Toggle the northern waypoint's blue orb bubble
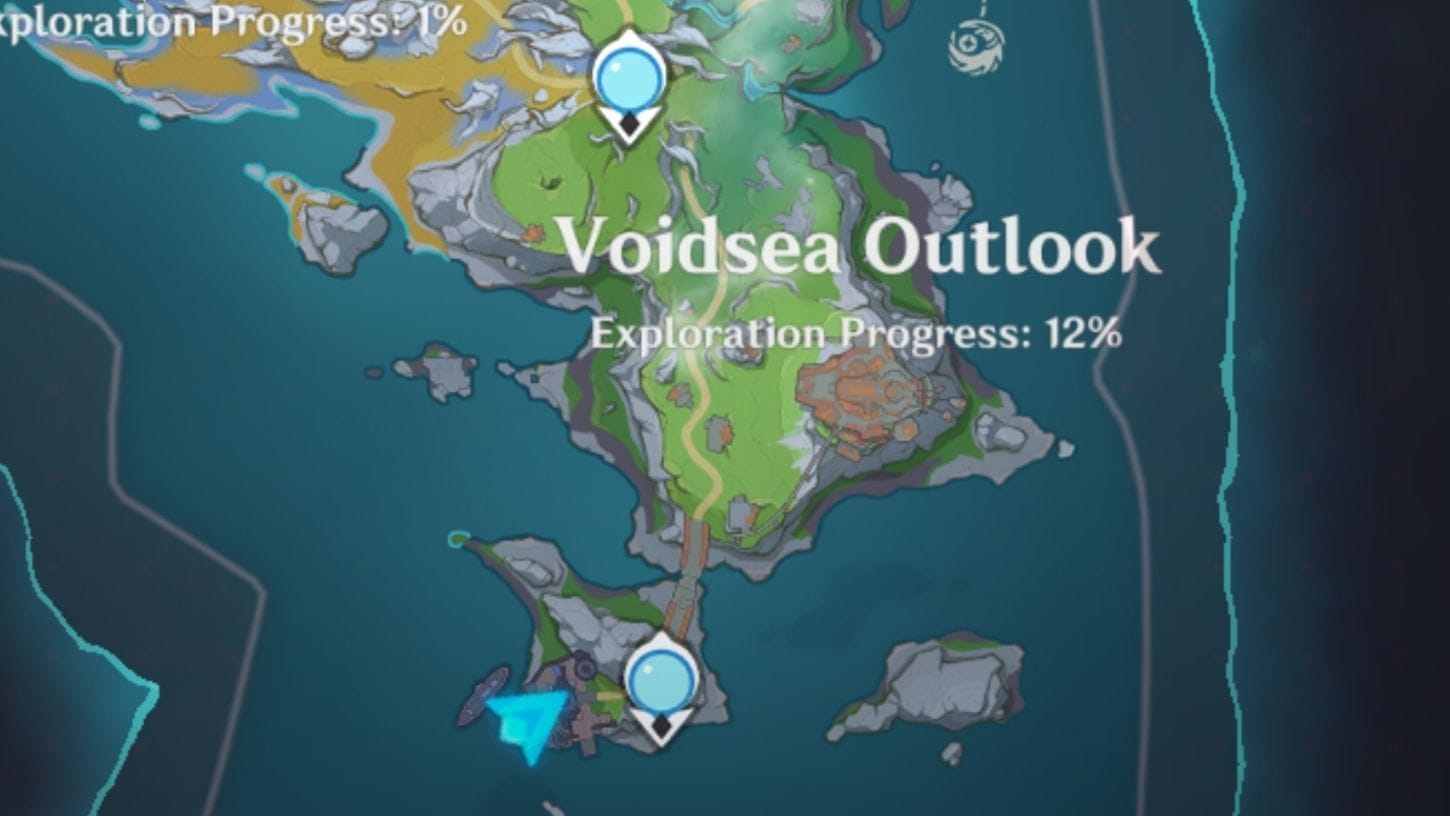Viewport: 1450px width, 816px height. tap(630, 72)
